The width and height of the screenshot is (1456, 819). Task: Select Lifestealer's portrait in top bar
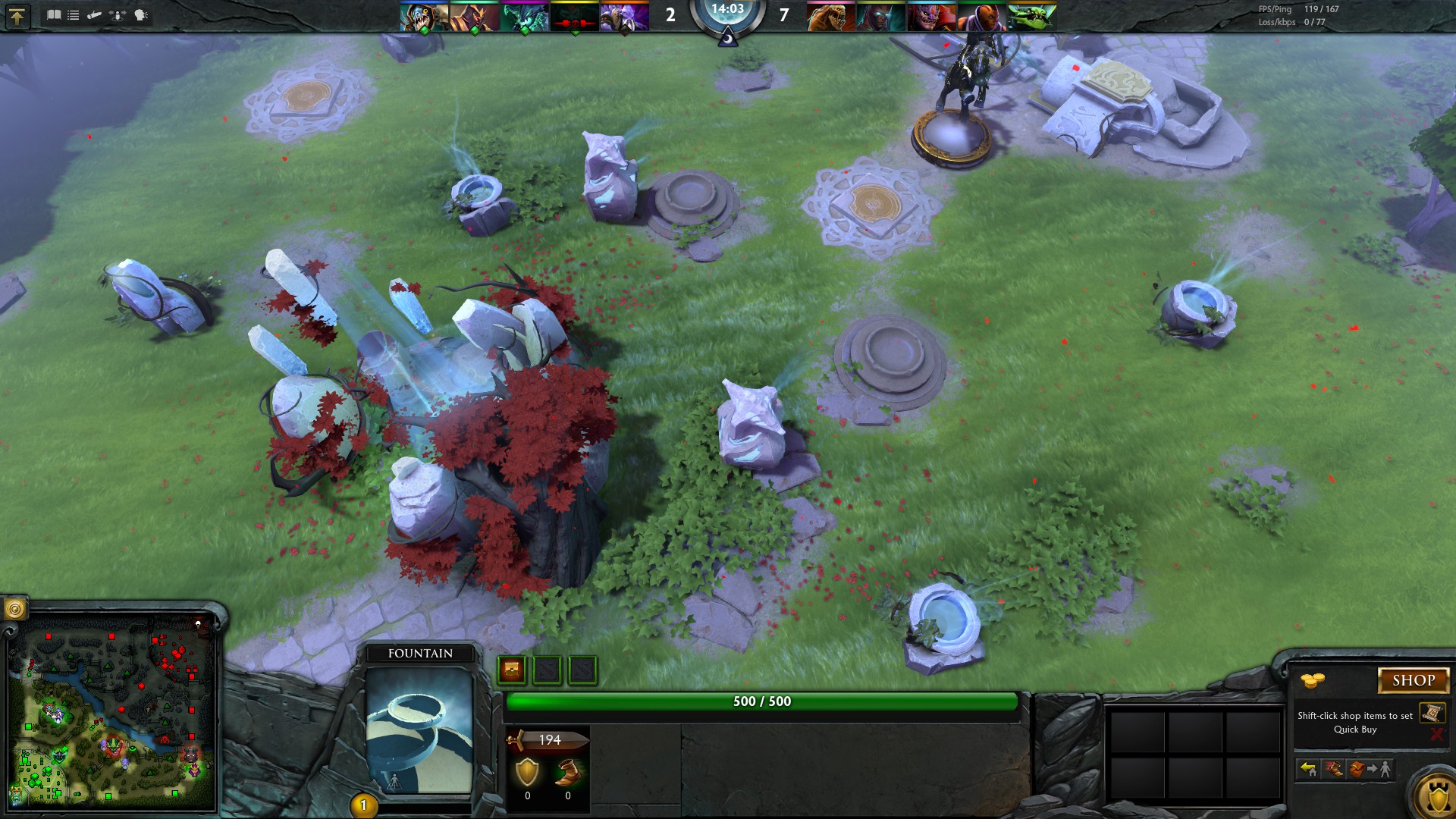tap(831, 17)
